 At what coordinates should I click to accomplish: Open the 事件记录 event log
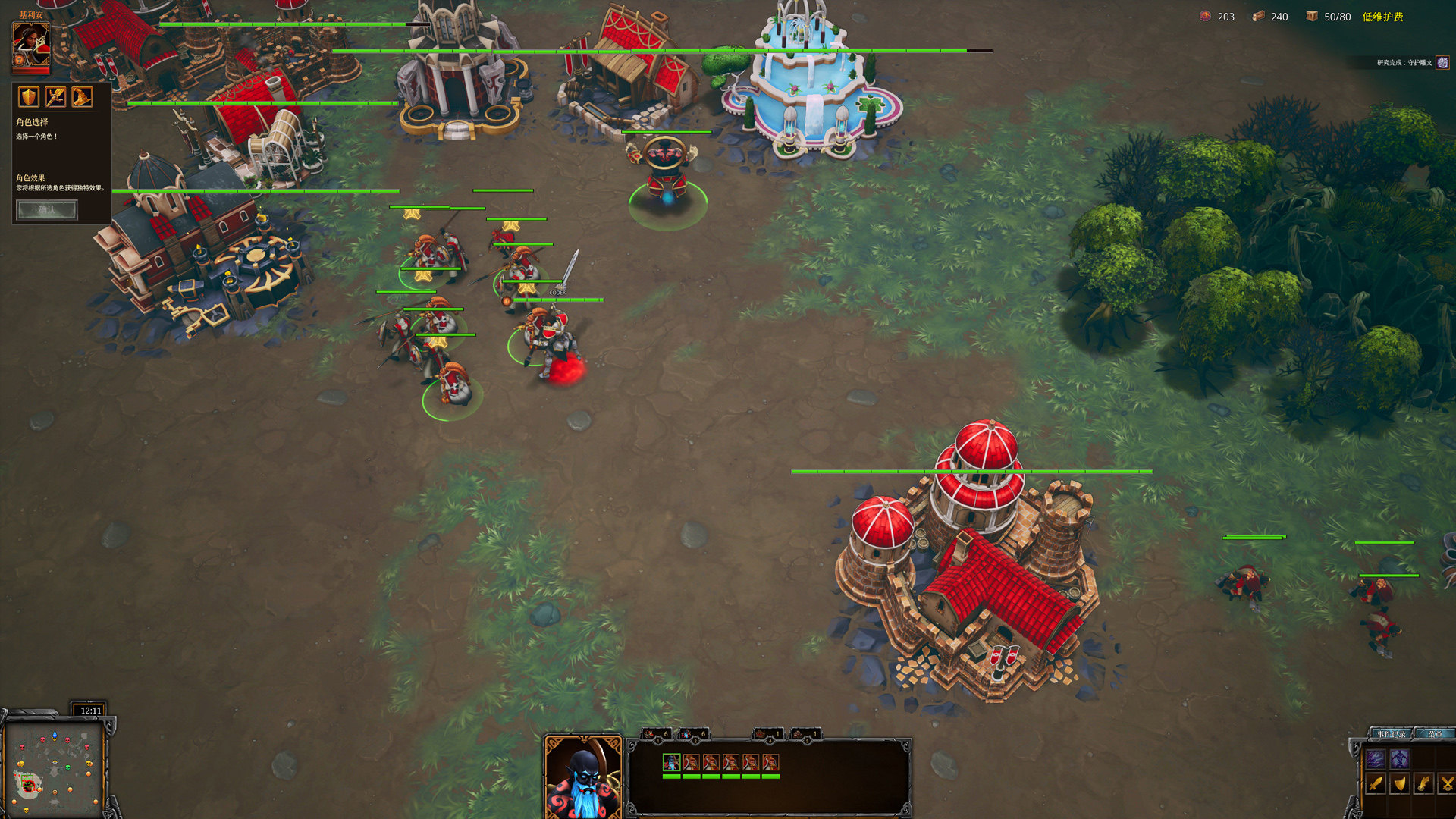tap(1391, 734)
